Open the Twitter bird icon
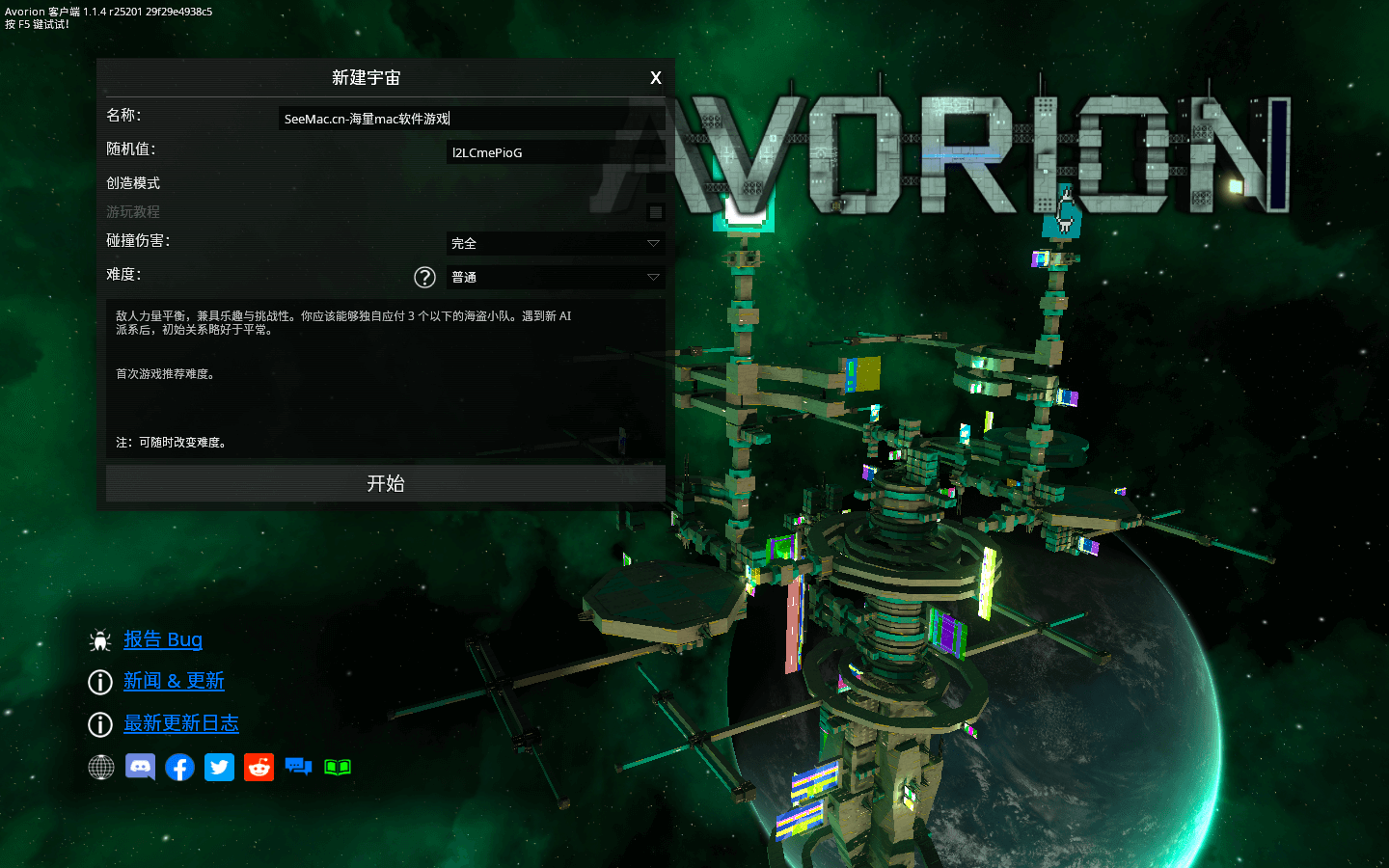This screenshot has width=1389, height=868. click(x=219, y=767)
